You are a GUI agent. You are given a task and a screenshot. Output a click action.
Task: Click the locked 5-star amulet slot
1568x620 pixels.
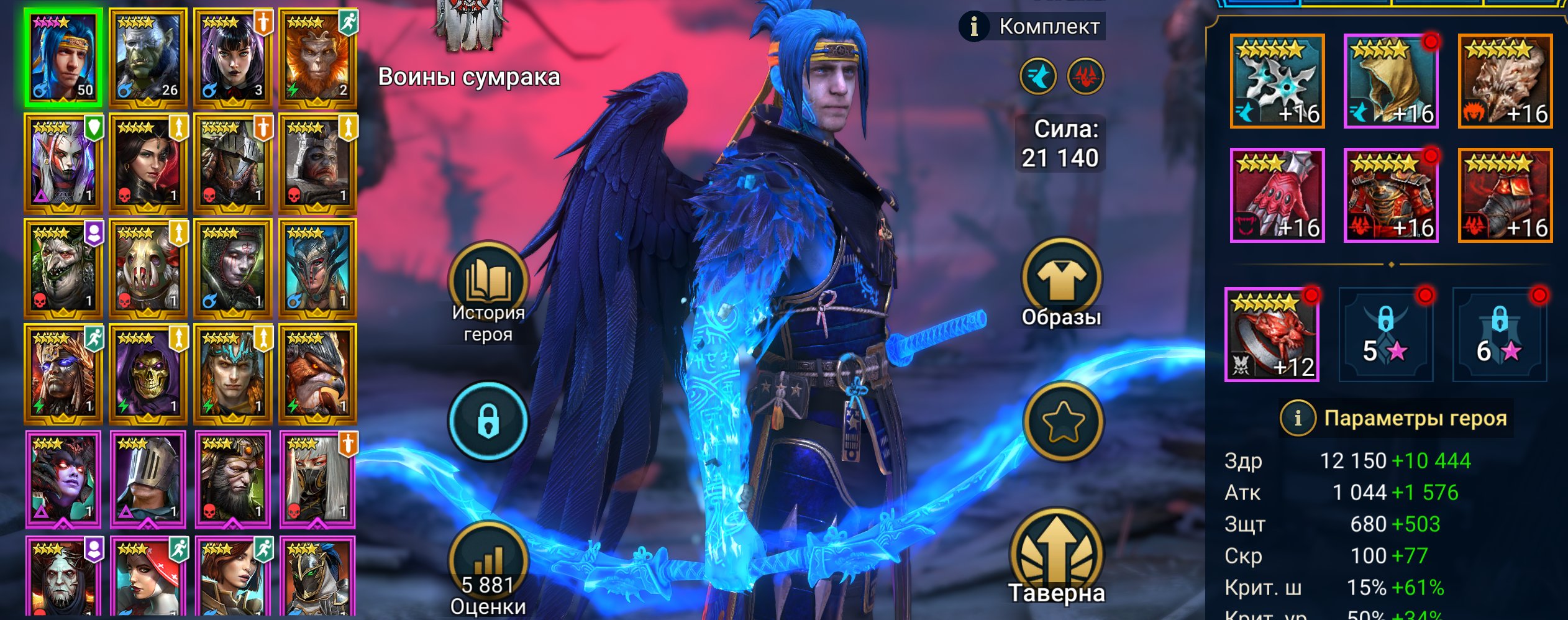coord(1385,334)
